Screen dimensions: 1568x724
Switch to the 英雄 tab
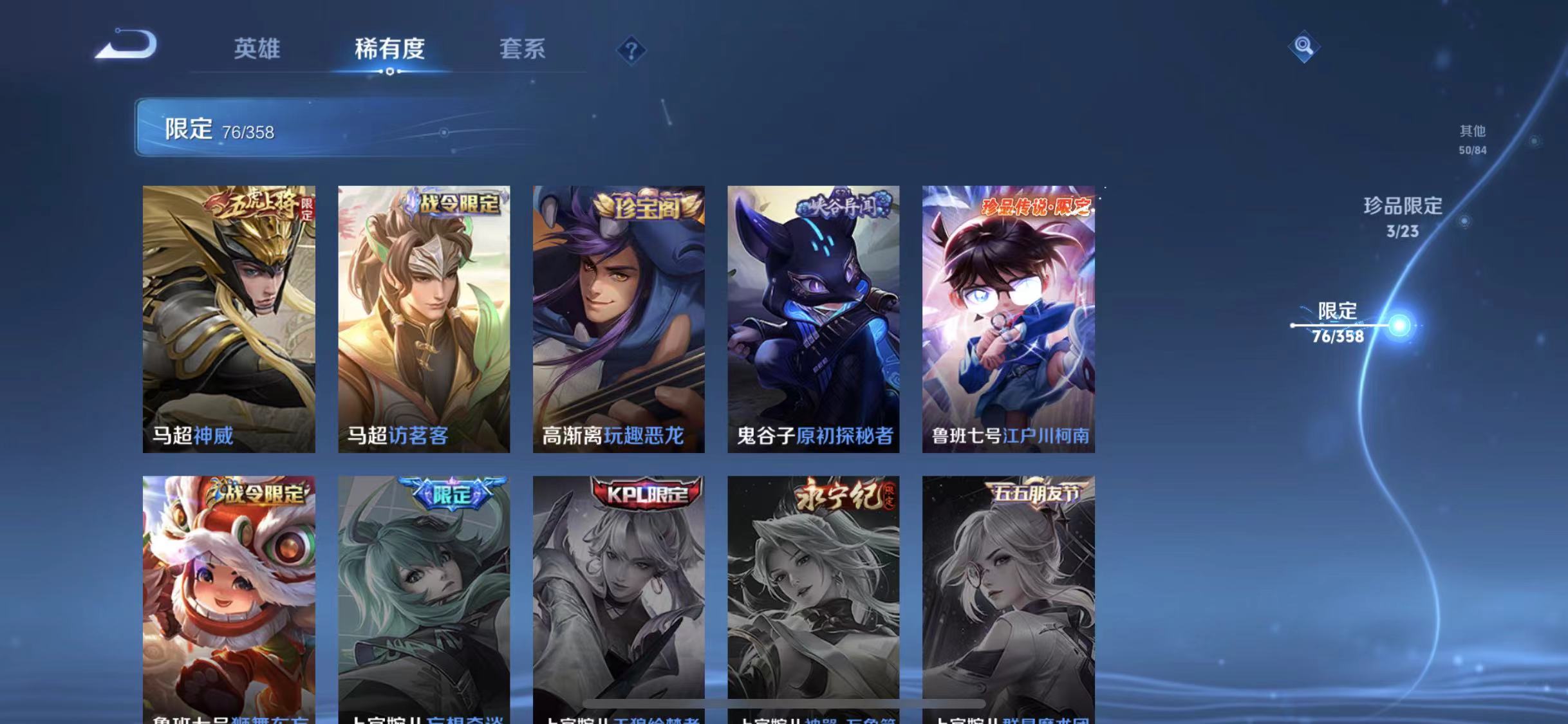(257, 50)
